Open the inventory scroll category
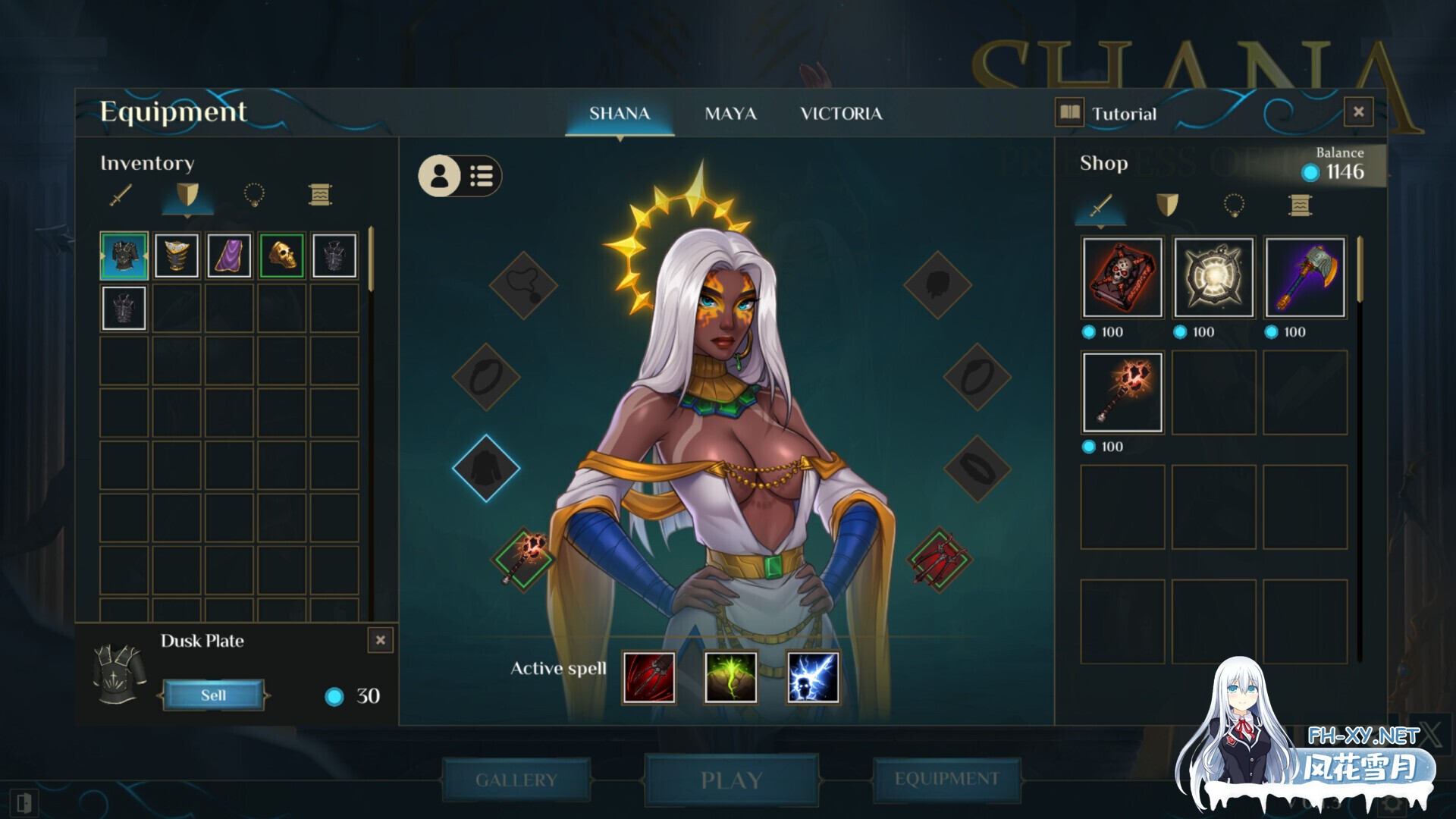 (x=320, y=196)
